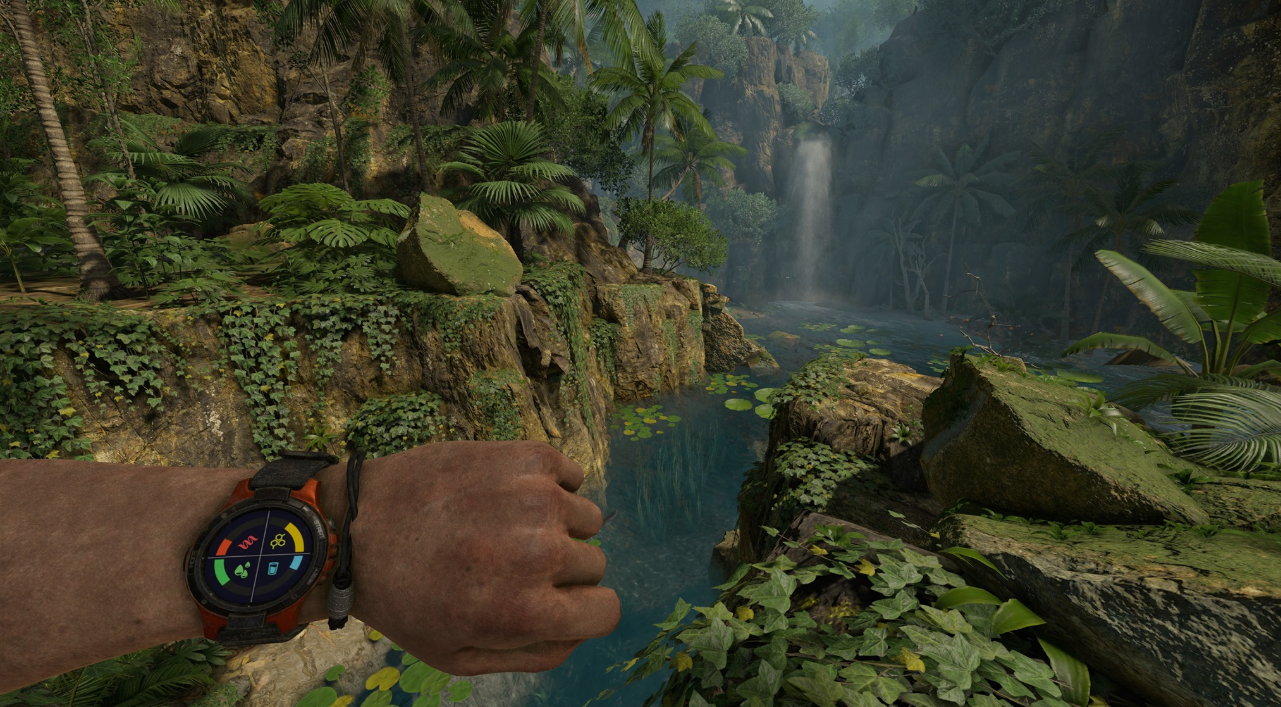Tap the green fats droplets icon

coord(242,571)
